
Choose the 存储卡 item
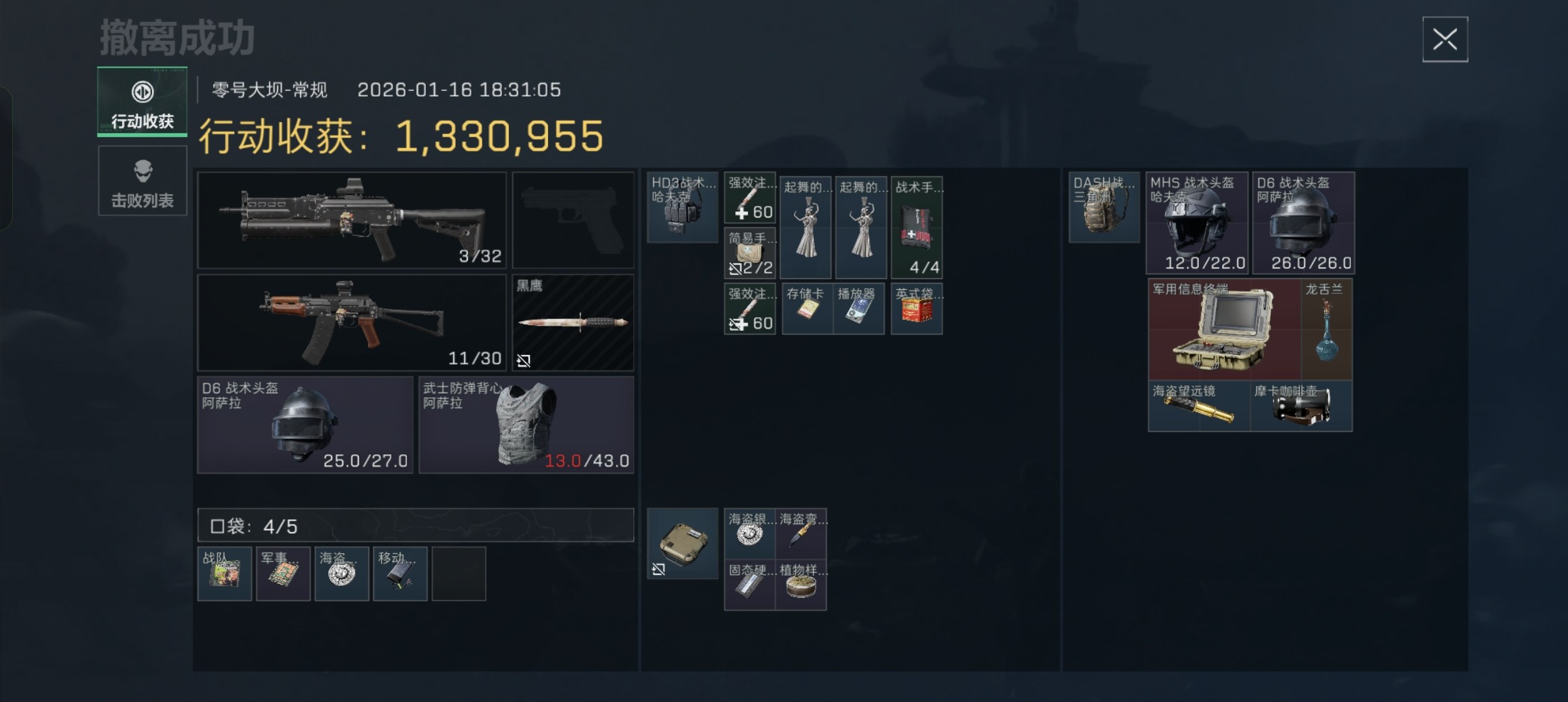[x=807, y=309]
